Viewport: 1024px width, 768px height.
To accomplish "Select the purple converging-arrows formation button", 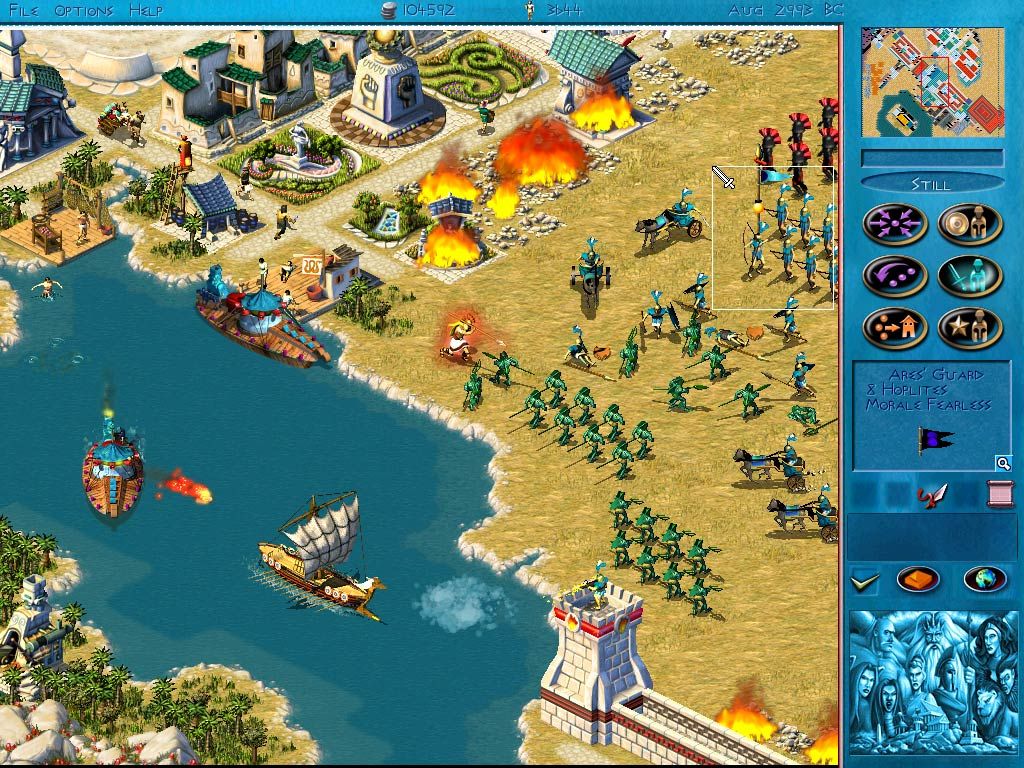I will [x=895, y=223].
